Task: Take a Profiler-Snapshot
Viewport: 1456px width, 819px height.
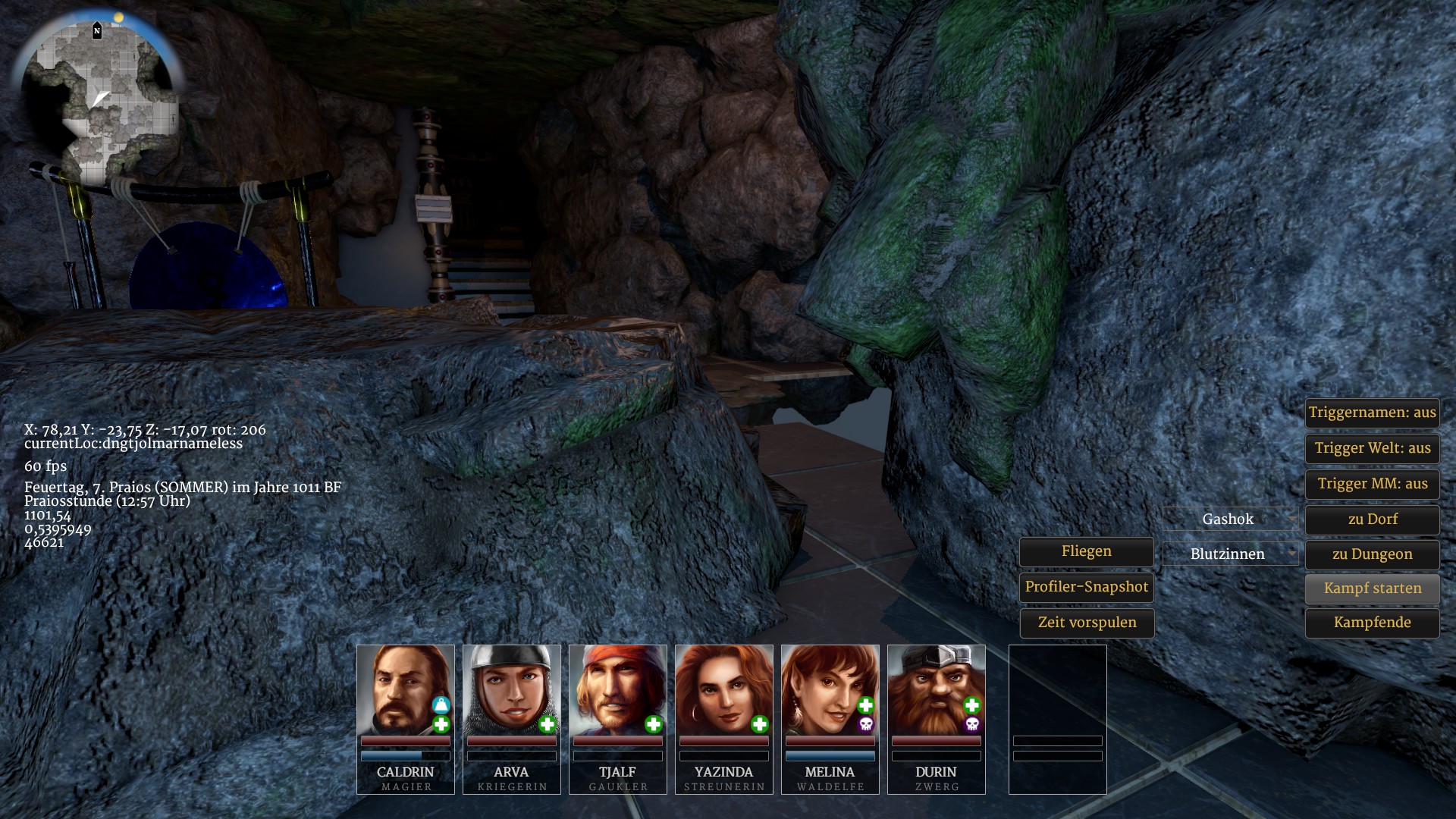Action: coord(1086,587)
